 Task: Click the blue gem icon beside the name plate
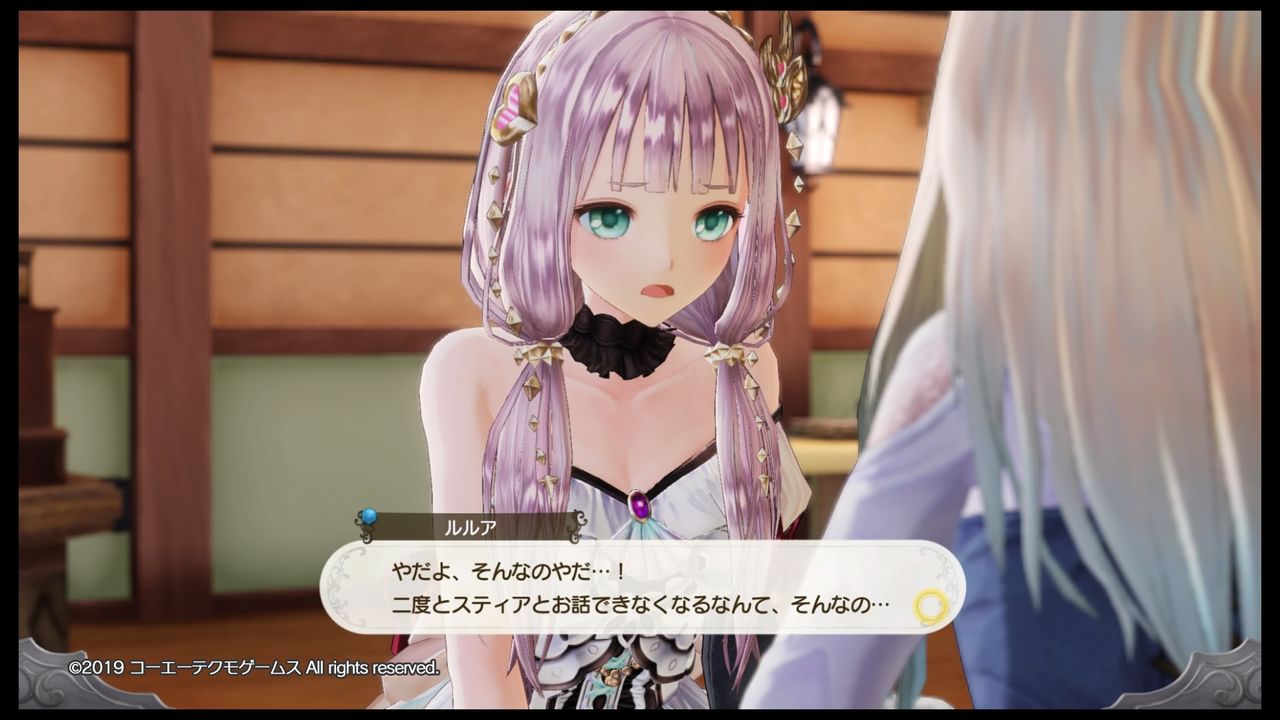[371, 518]
